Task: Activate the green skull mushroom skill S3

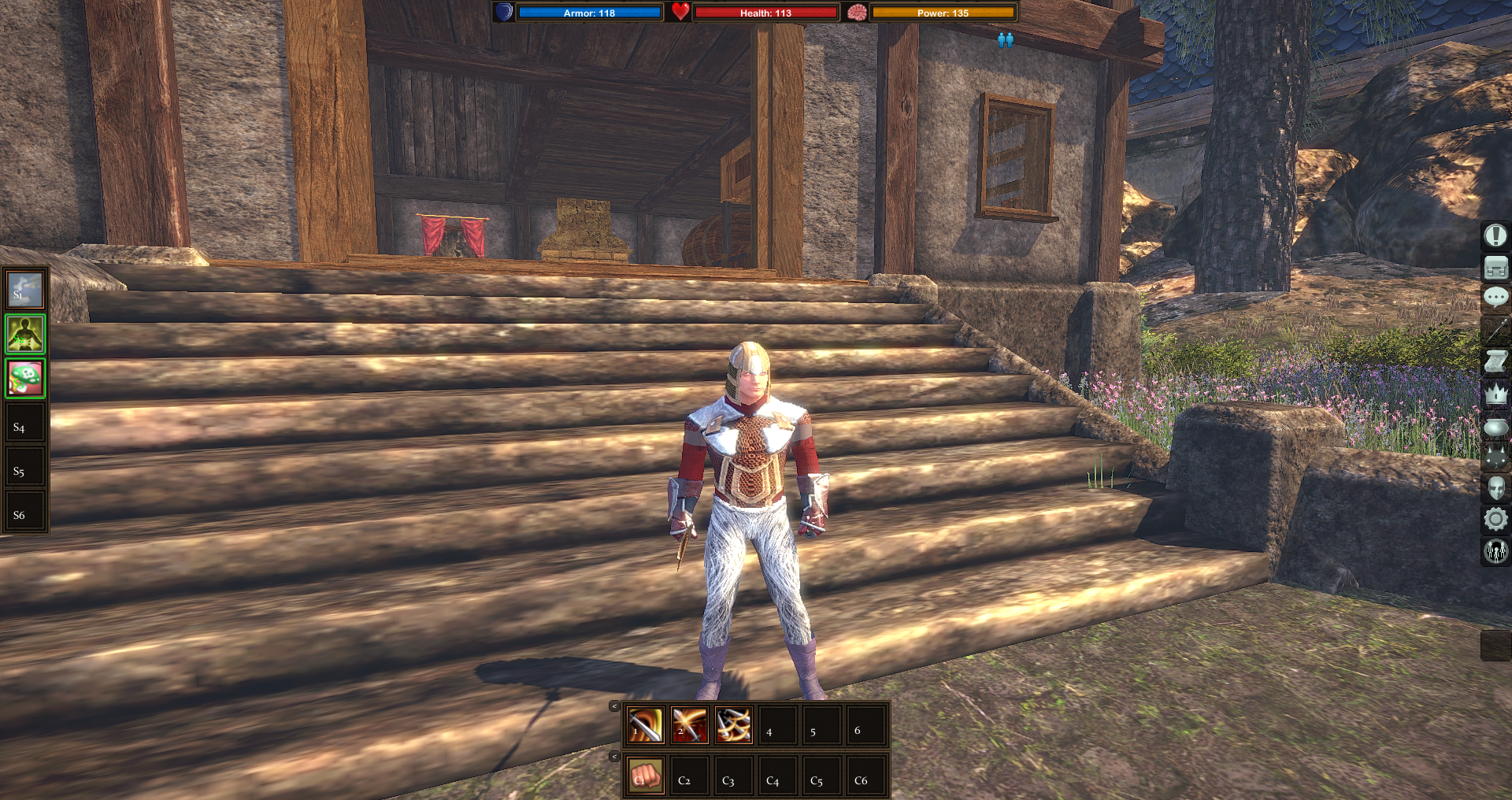Action: pos(25,378)
